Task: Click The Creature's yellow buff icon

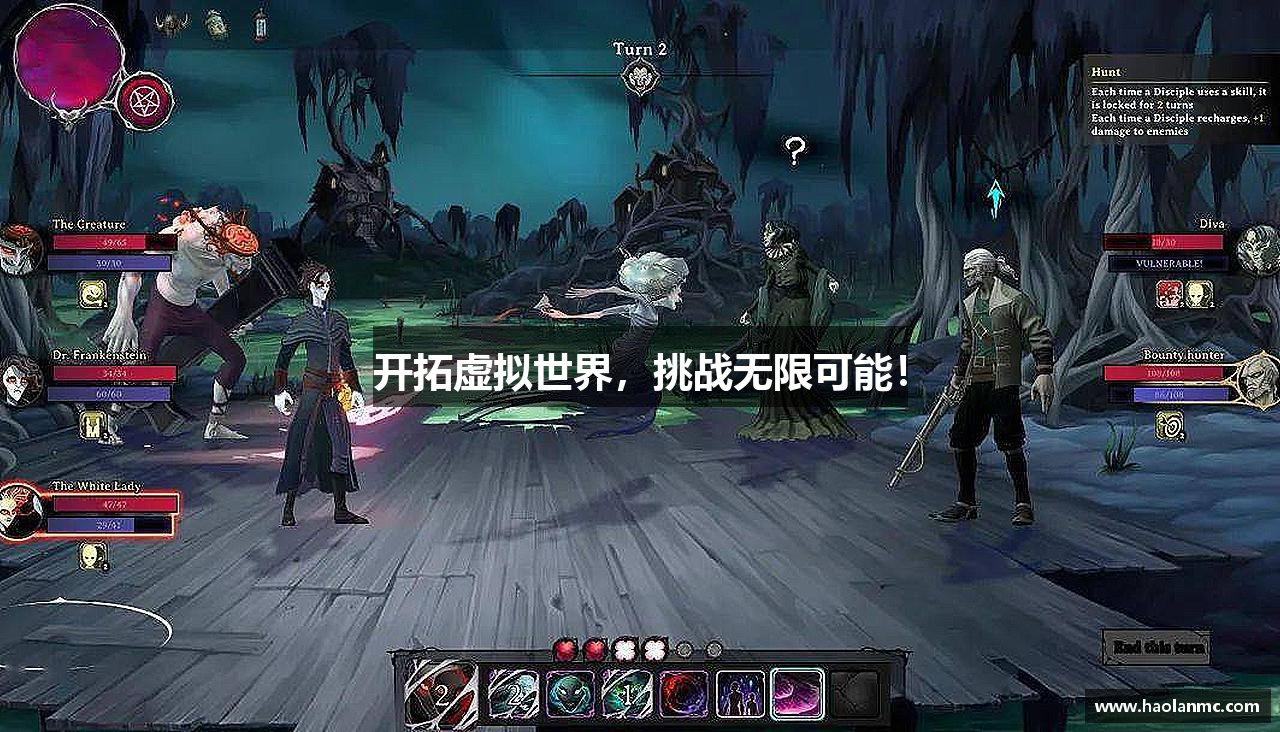Action: (x=92, y=296)
